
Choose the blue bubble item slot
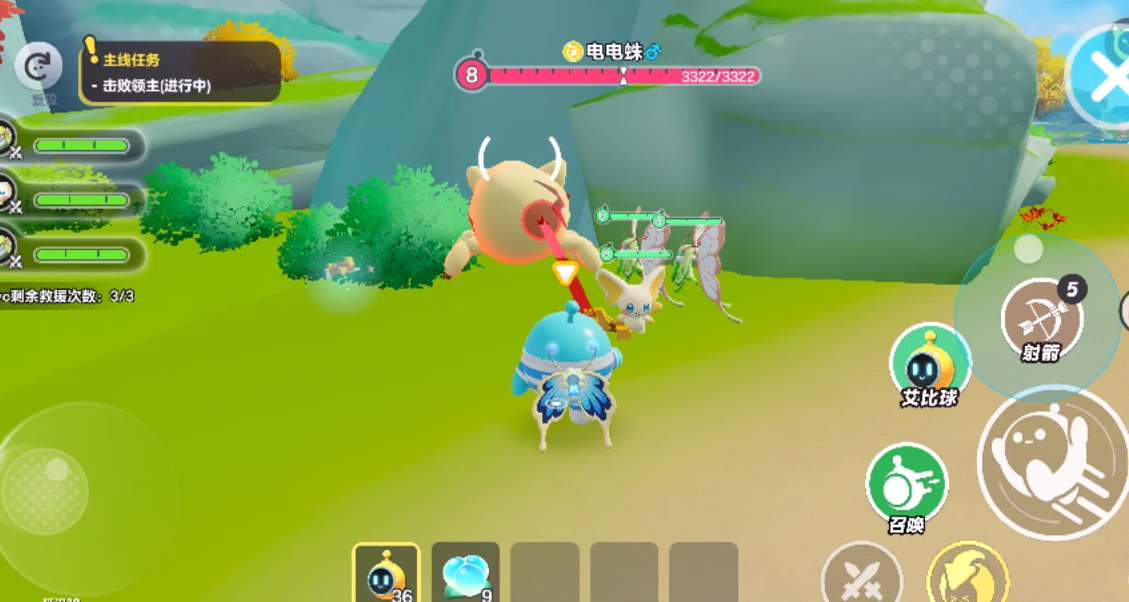pos(465,573)
